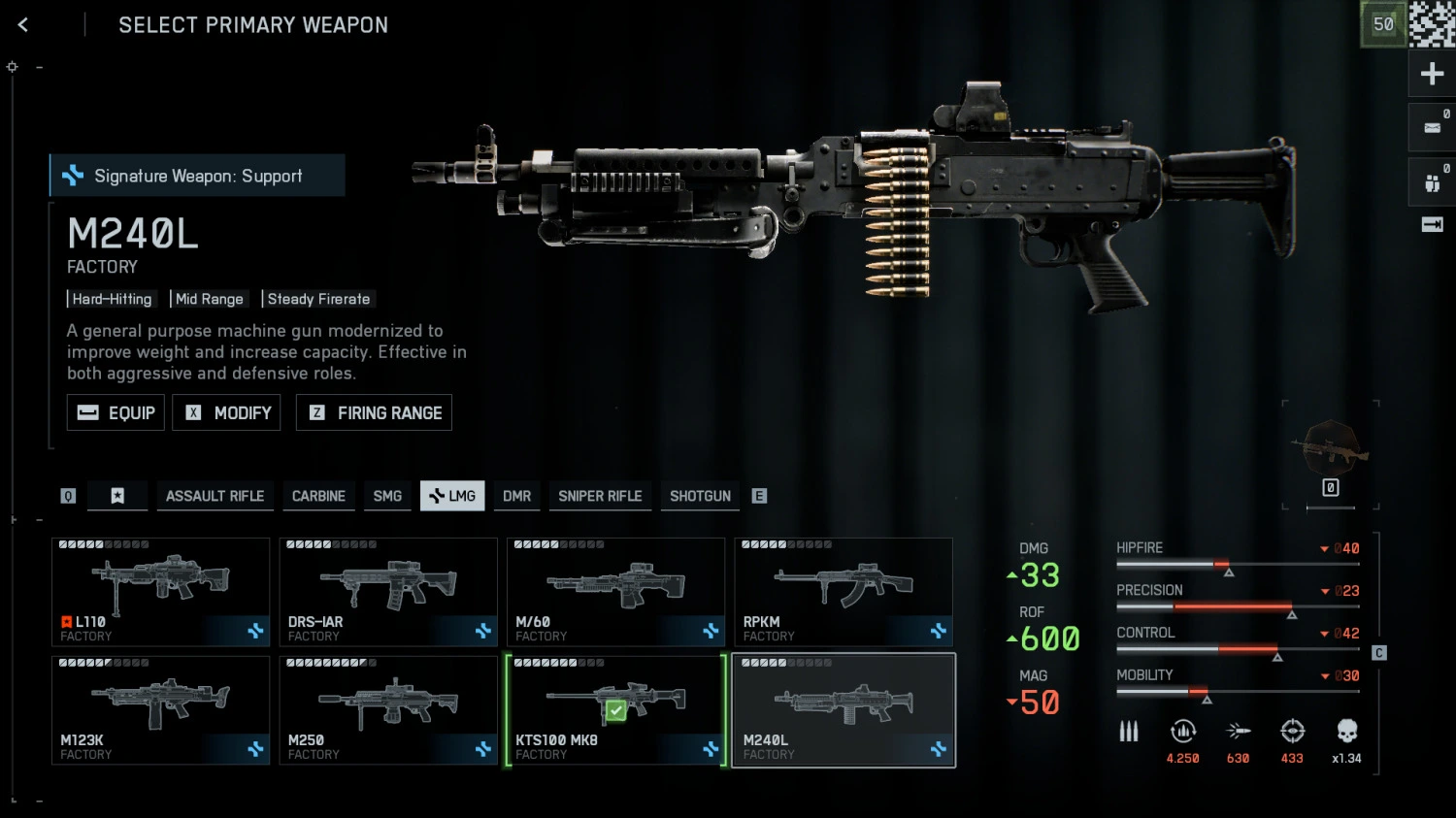Open the Modify weapon screen

click(x=226, y=412)
